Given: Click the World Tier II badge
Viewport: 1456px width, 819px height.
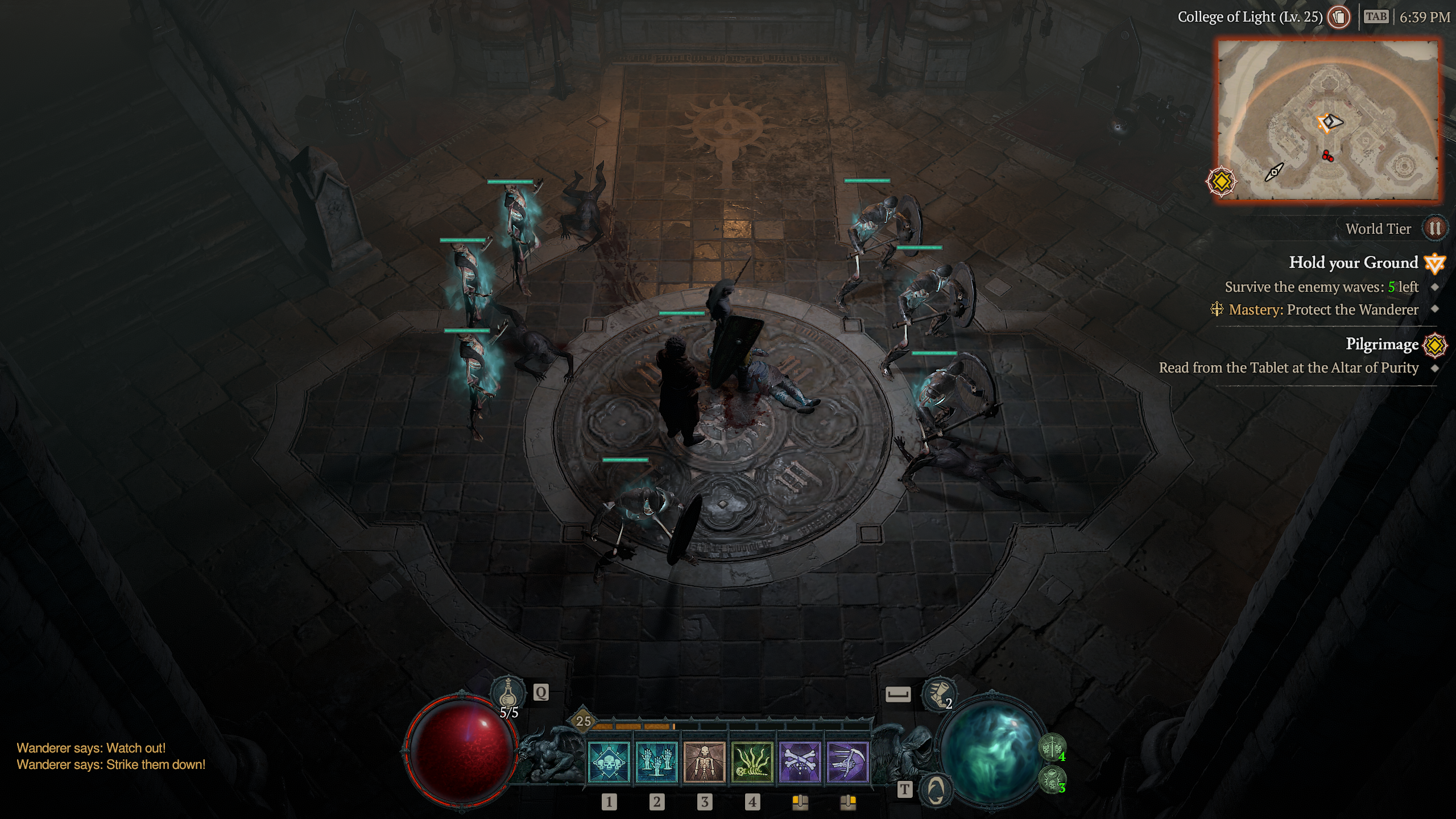Looking at the screenshot, I should [x=1434, y=229].
